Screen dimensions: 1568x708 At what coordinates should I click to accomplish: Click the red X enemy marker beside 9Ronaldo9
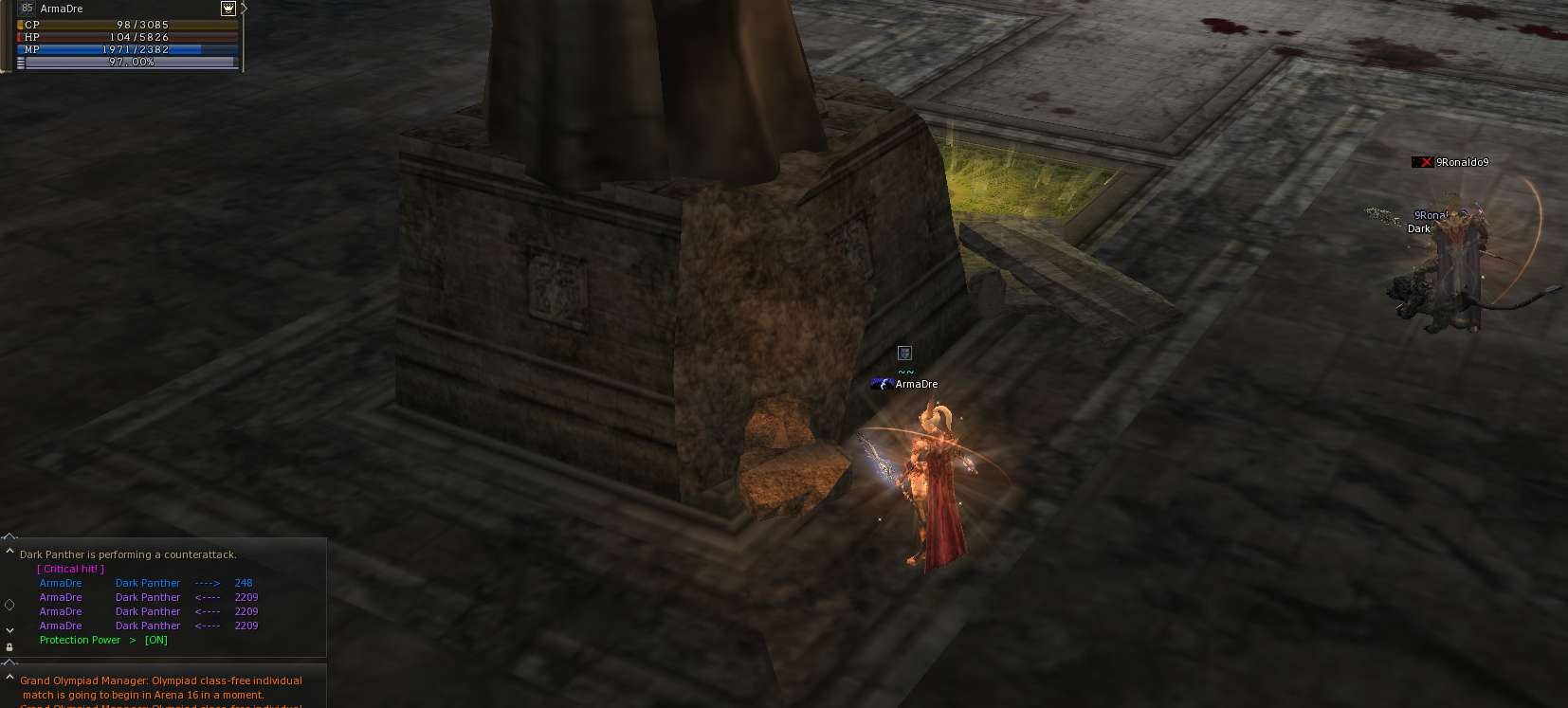pyautogui.click(x=1424, y=161)
